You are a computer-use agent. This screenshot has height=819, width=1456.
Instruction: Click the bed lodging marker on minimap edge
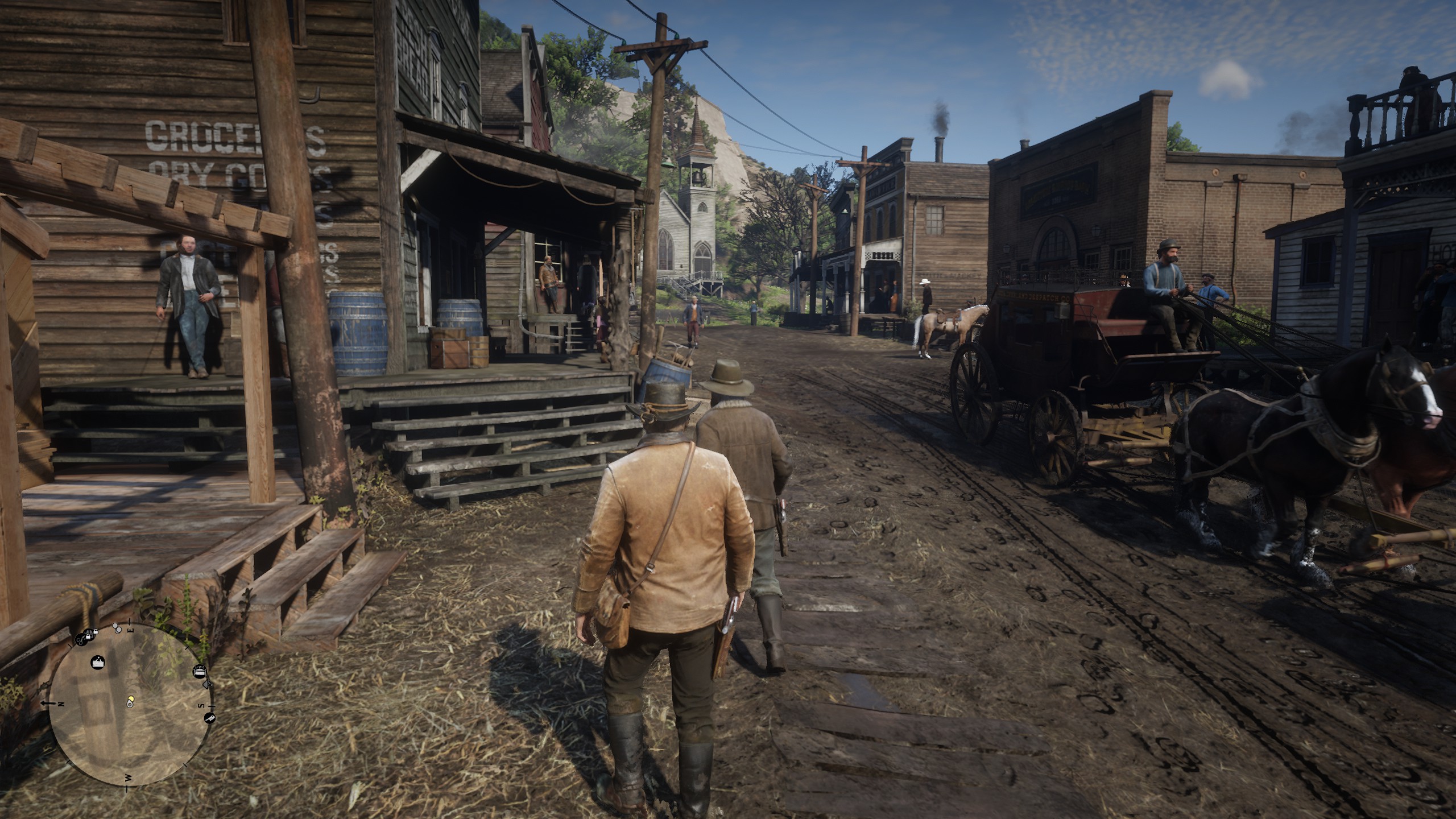(x=200, y=671)
